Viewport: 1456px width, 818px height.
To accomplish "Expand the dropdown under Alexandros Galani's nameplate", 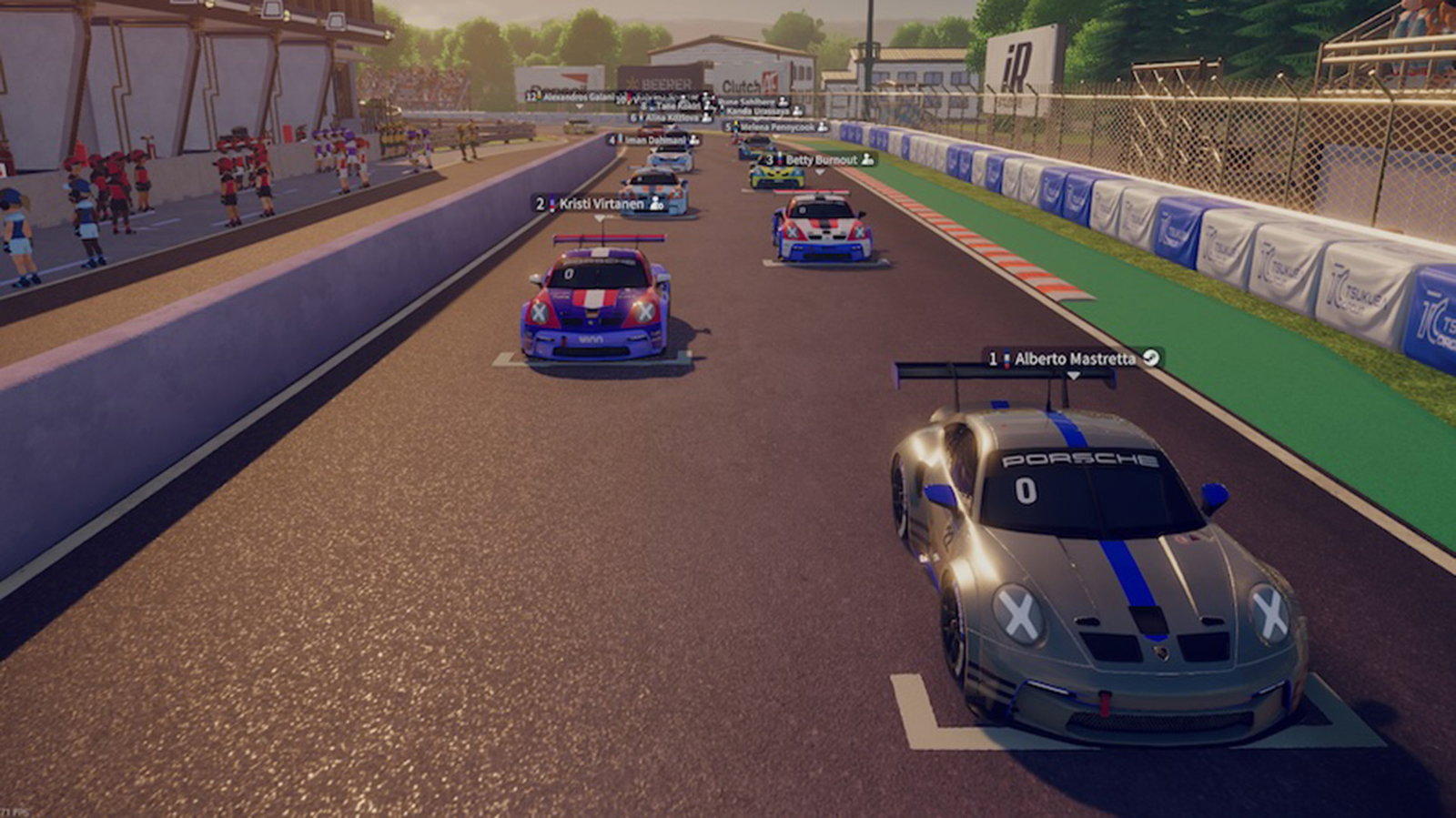I will (579, 106).
